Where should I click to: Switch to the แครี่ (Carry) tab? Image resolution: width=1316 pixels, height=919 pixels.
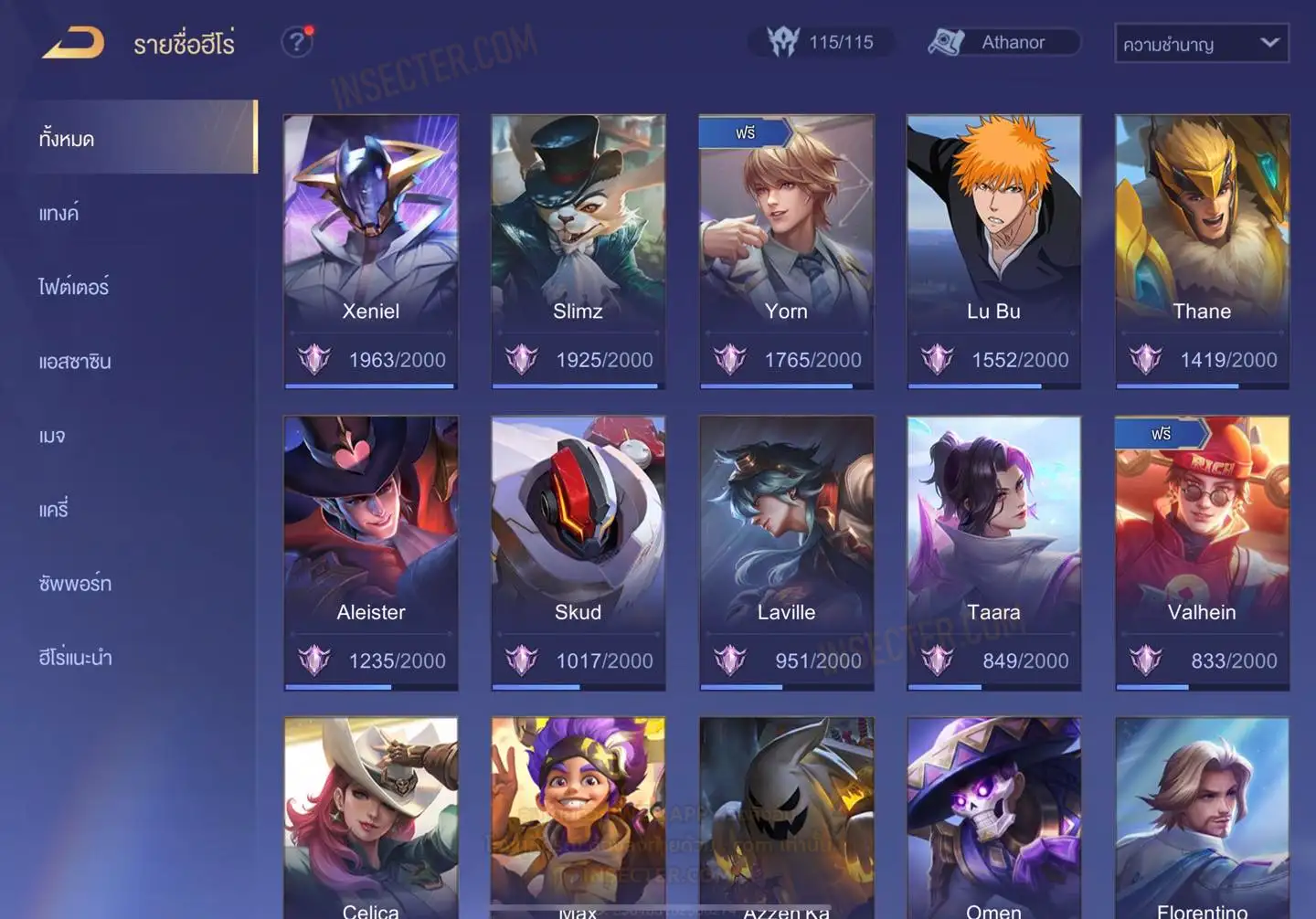54,509
